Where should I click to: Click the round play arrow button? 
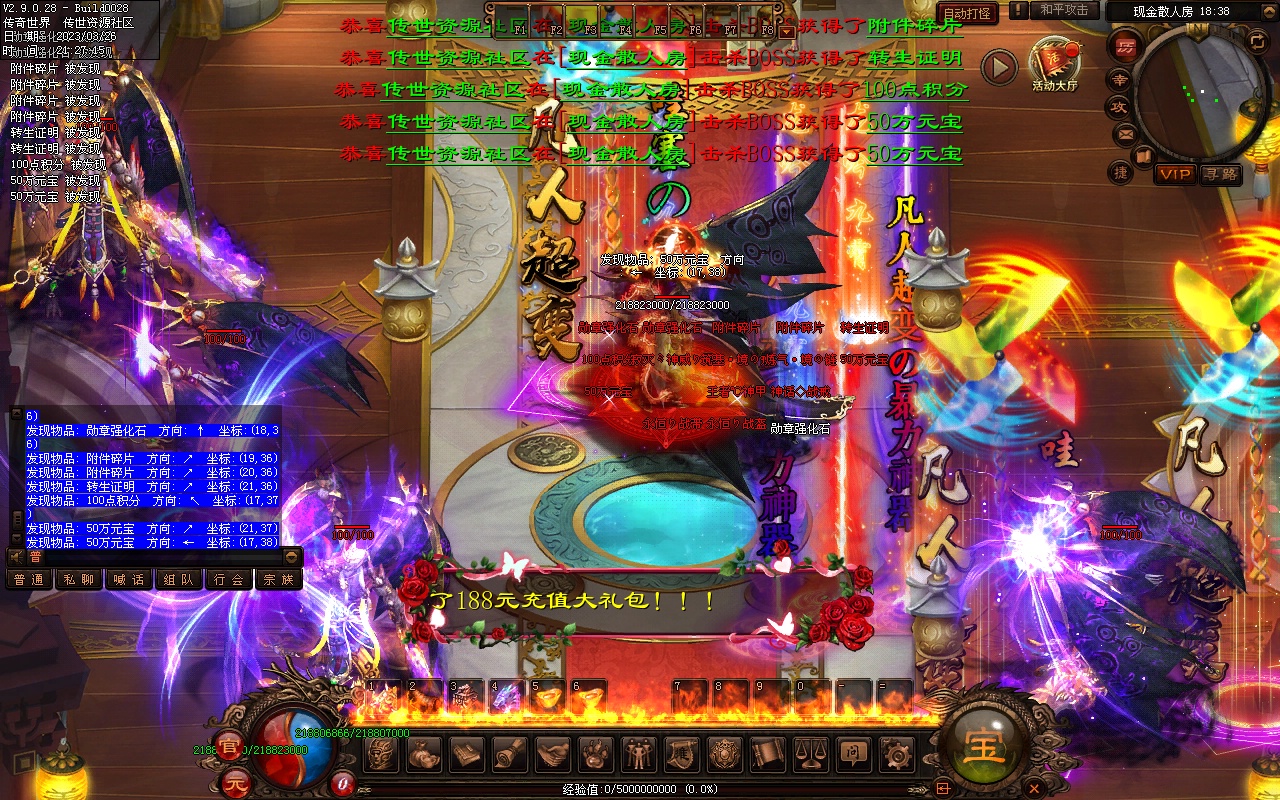(998, 68)
